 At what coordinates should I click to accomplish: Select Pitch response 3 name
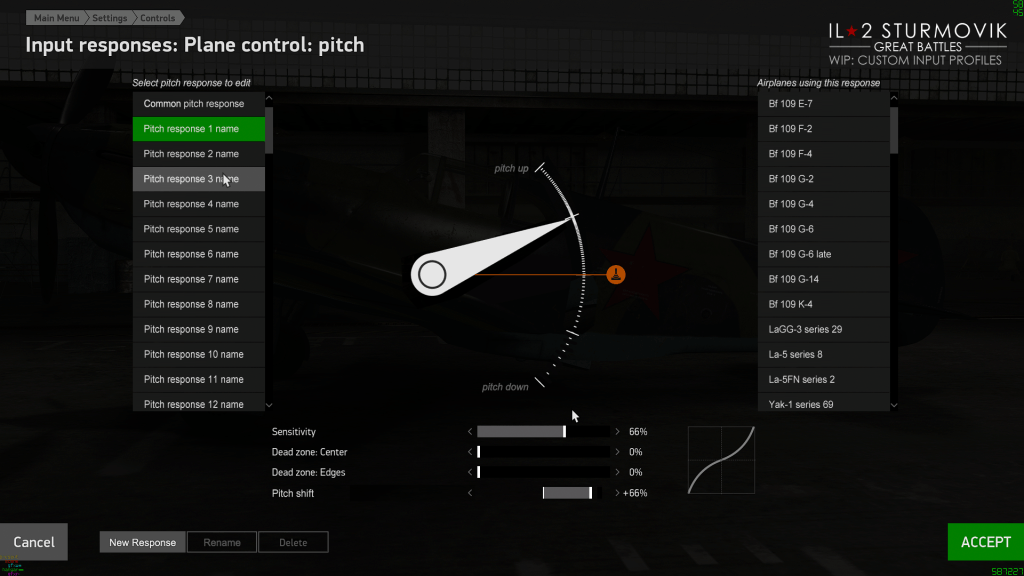(198, 179)
